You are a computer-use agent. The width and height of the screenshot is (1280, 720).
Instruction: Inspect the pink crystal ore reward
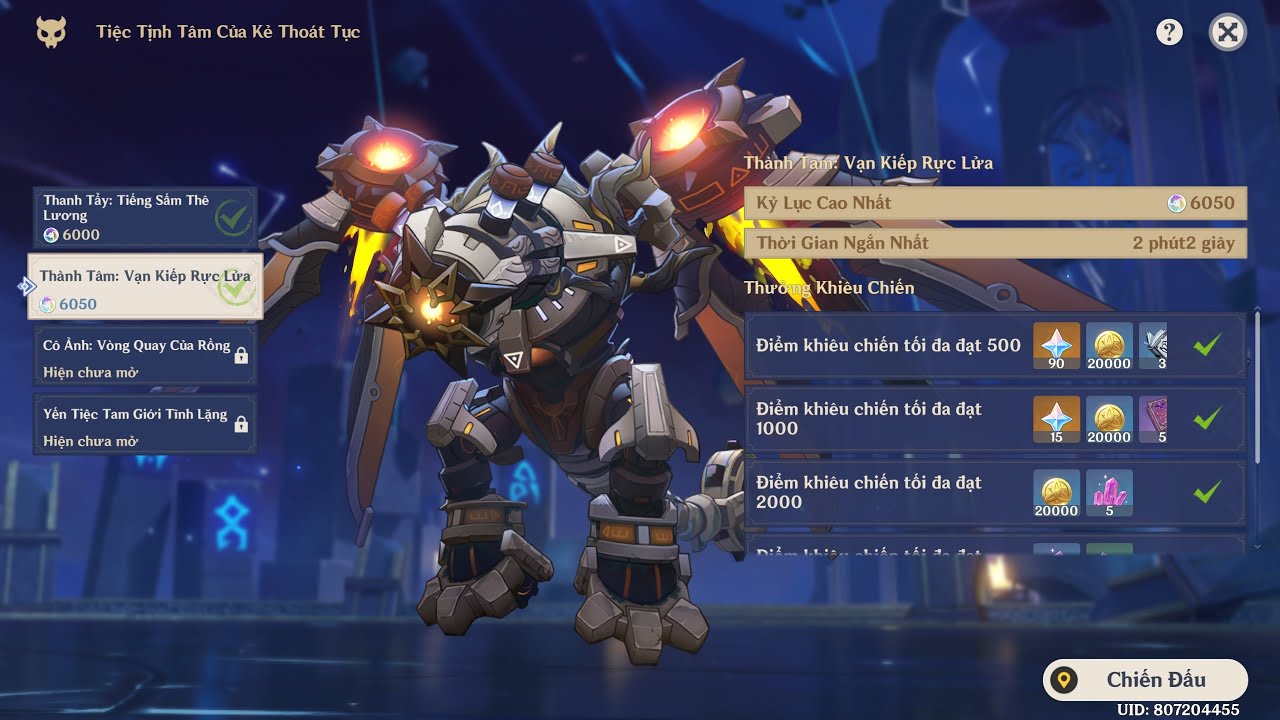point(1109,493)
